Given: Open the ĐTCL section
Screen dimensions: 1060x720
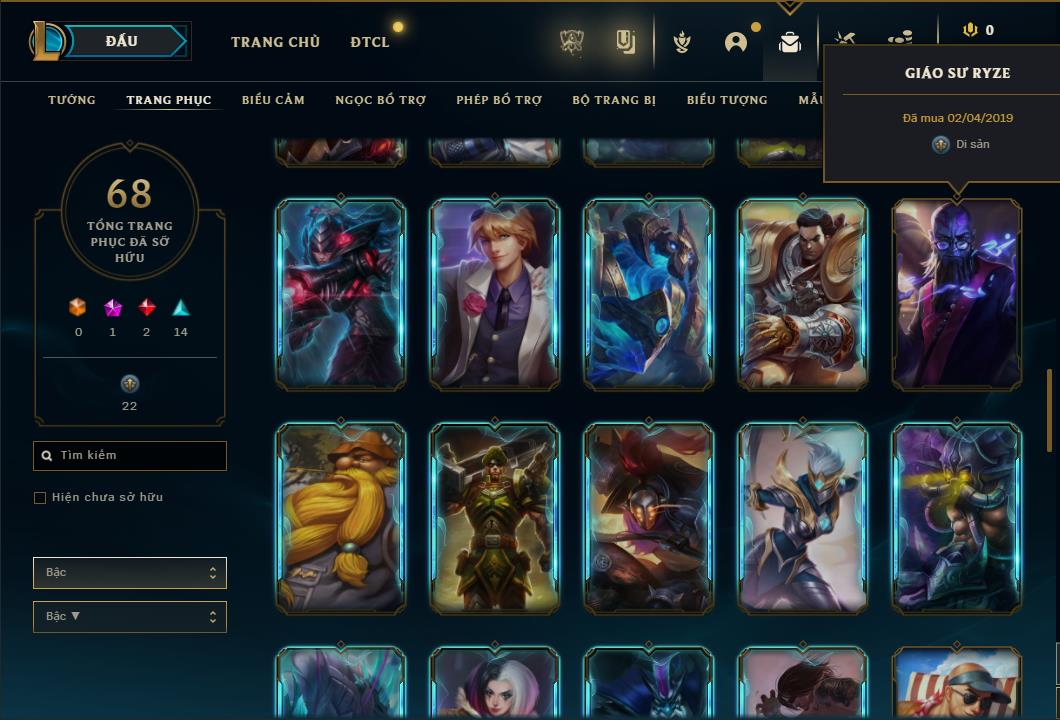Looking at the screenshot, I should pyautogui.click(x=370, y=42).
